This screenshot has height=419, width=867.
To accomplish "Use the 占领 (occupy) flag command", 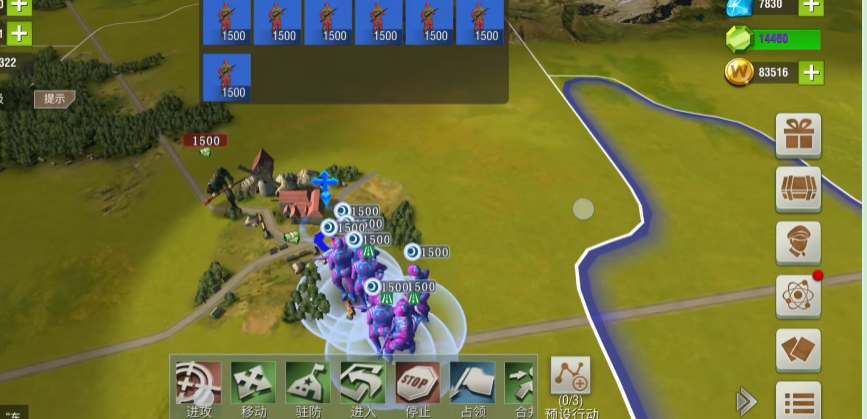I will point(472,384).
